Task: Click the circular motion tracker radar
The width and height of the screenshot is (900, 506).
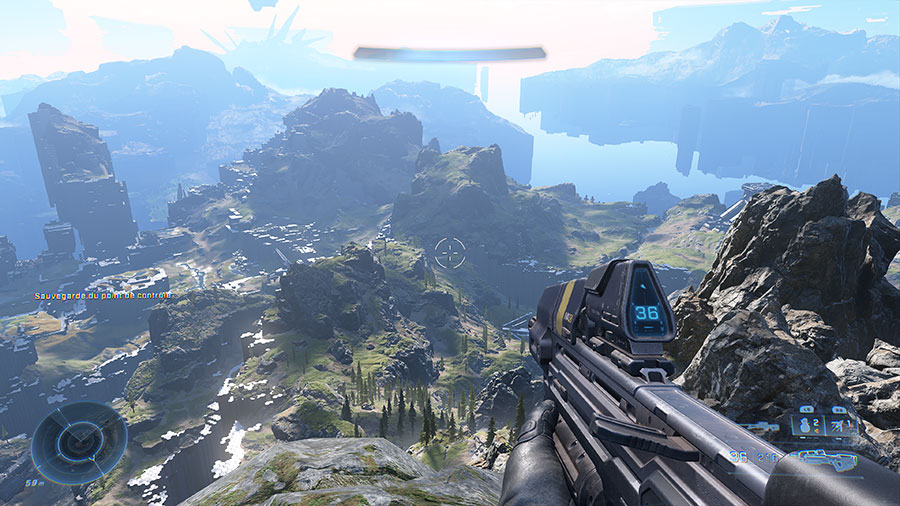Action: [79, 442]
